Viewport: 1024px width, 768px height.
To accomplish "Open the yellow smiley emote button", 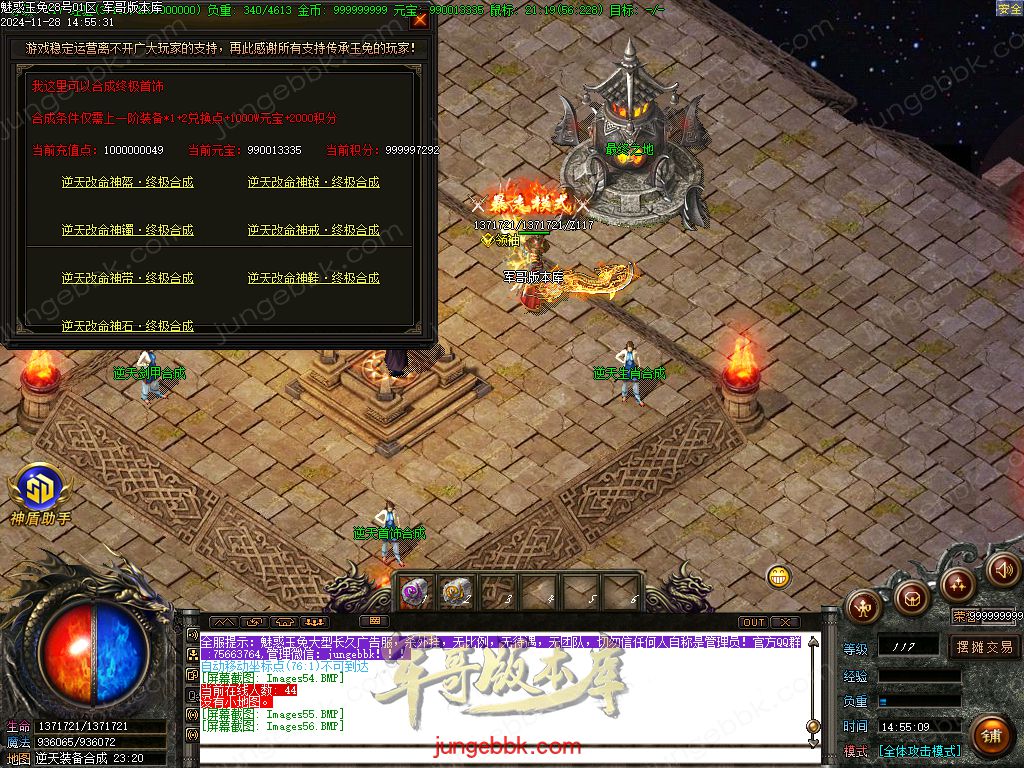I will 779,576.
